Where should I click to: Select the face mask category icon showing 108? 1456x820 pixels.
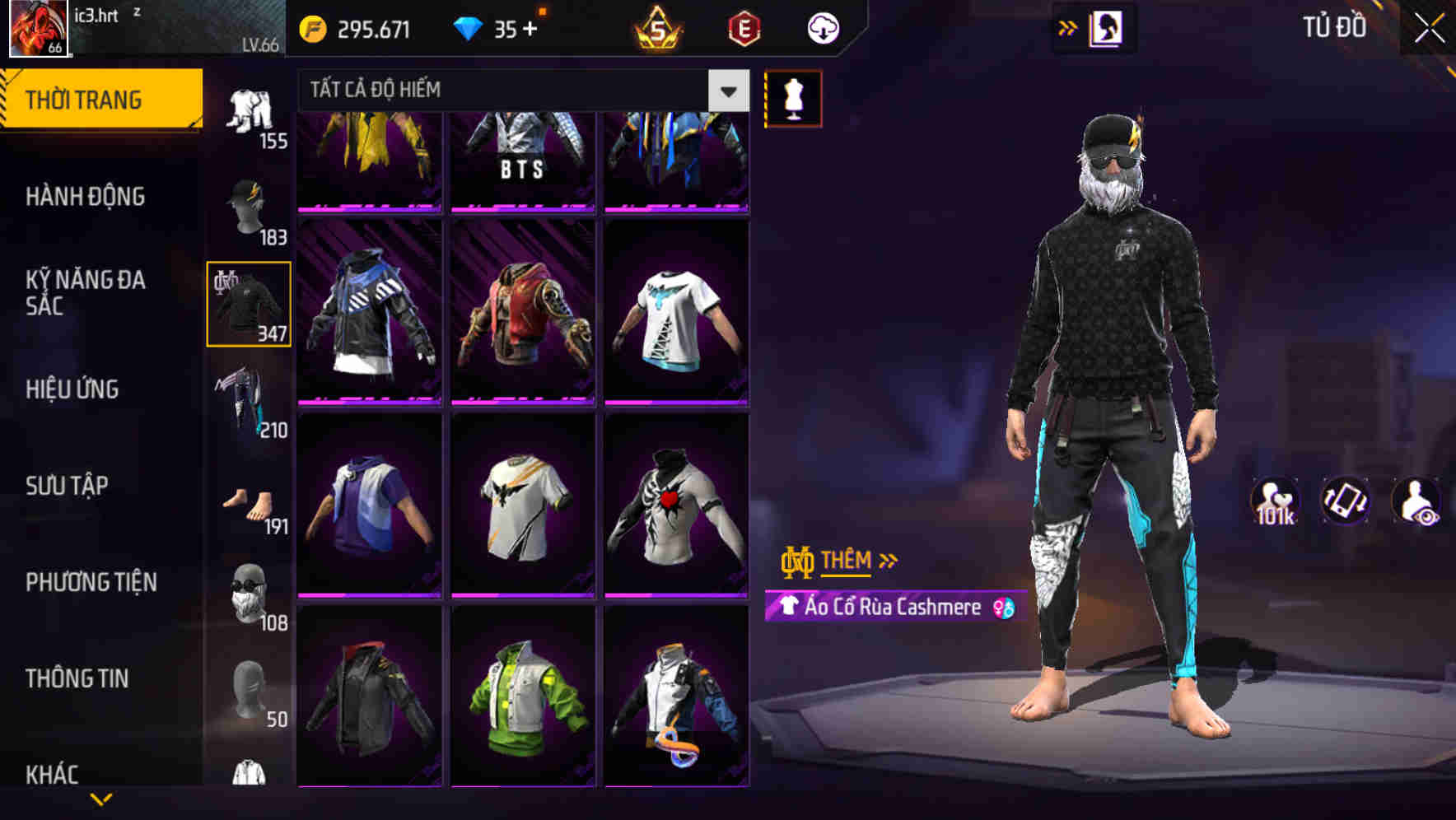coord(249,590)
